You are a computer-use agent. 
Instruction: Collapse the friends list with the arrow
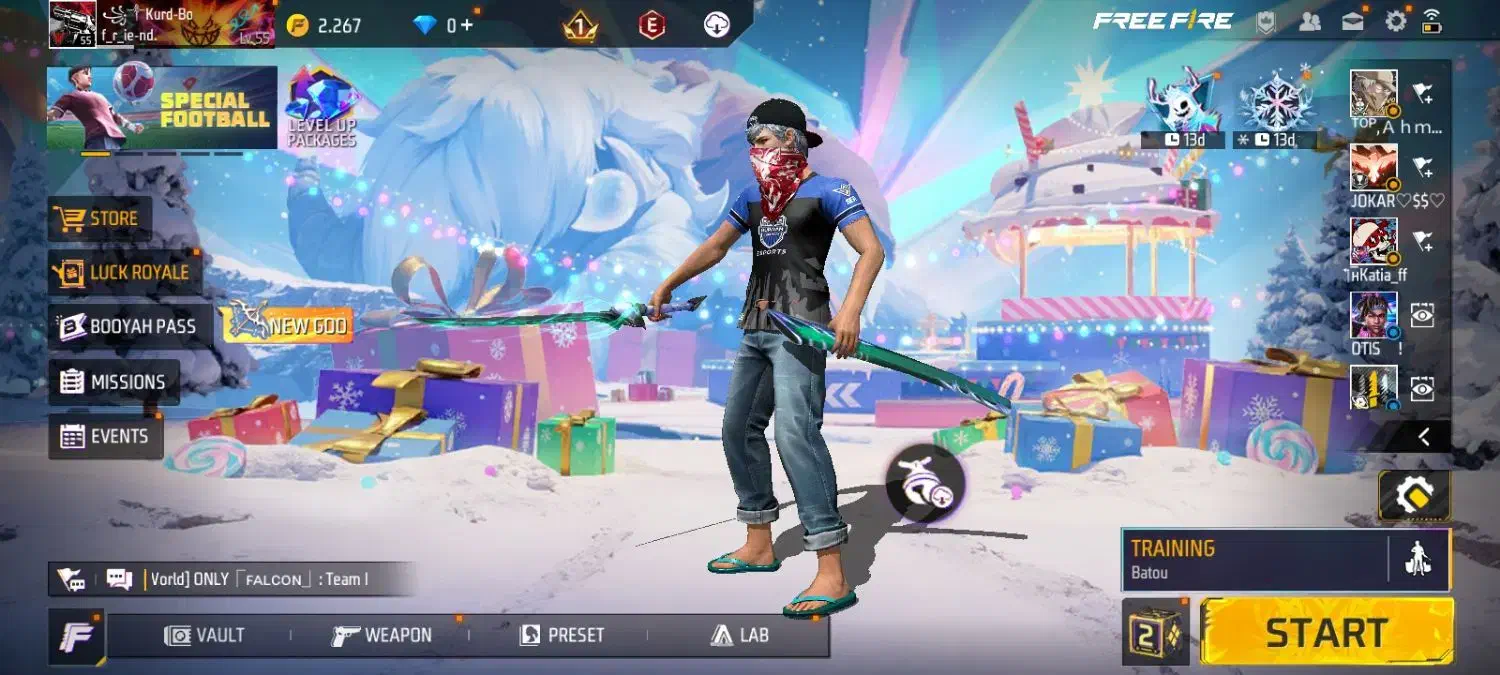pyautogui.click(x=1423, y=436)
